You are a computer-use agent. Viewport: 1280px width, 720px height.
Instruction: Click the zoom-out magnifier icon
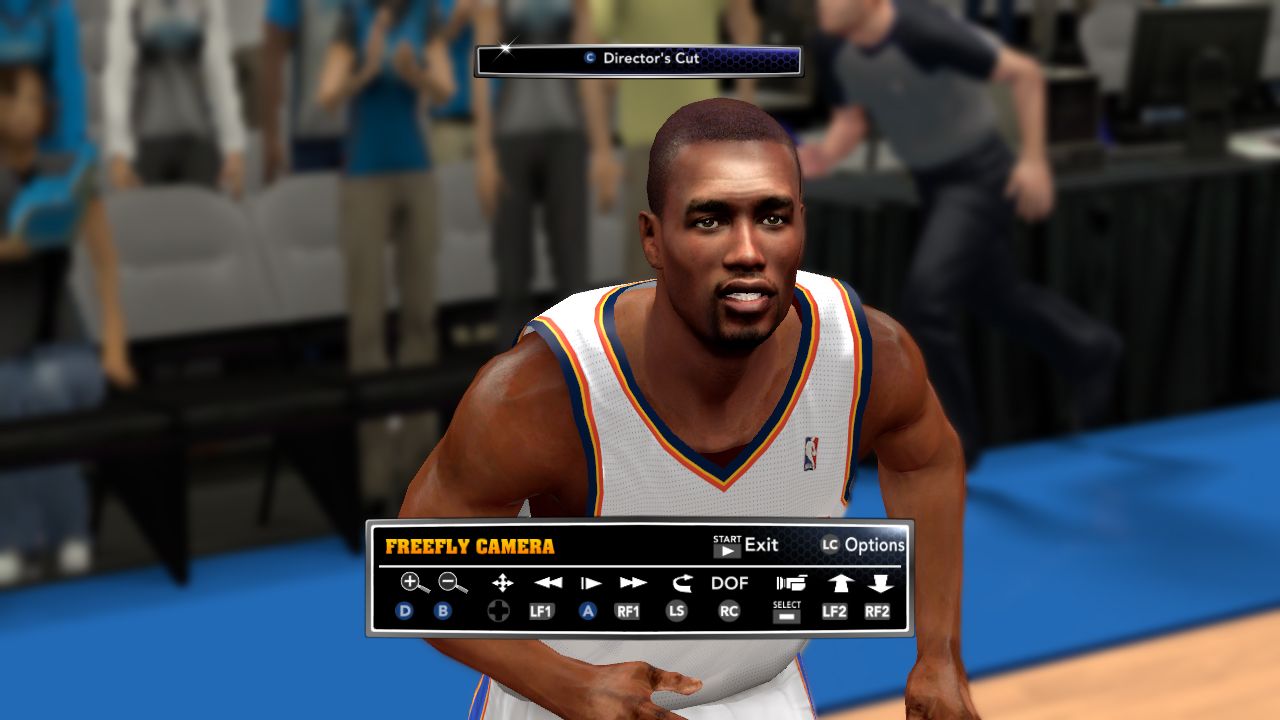point(452,582)
